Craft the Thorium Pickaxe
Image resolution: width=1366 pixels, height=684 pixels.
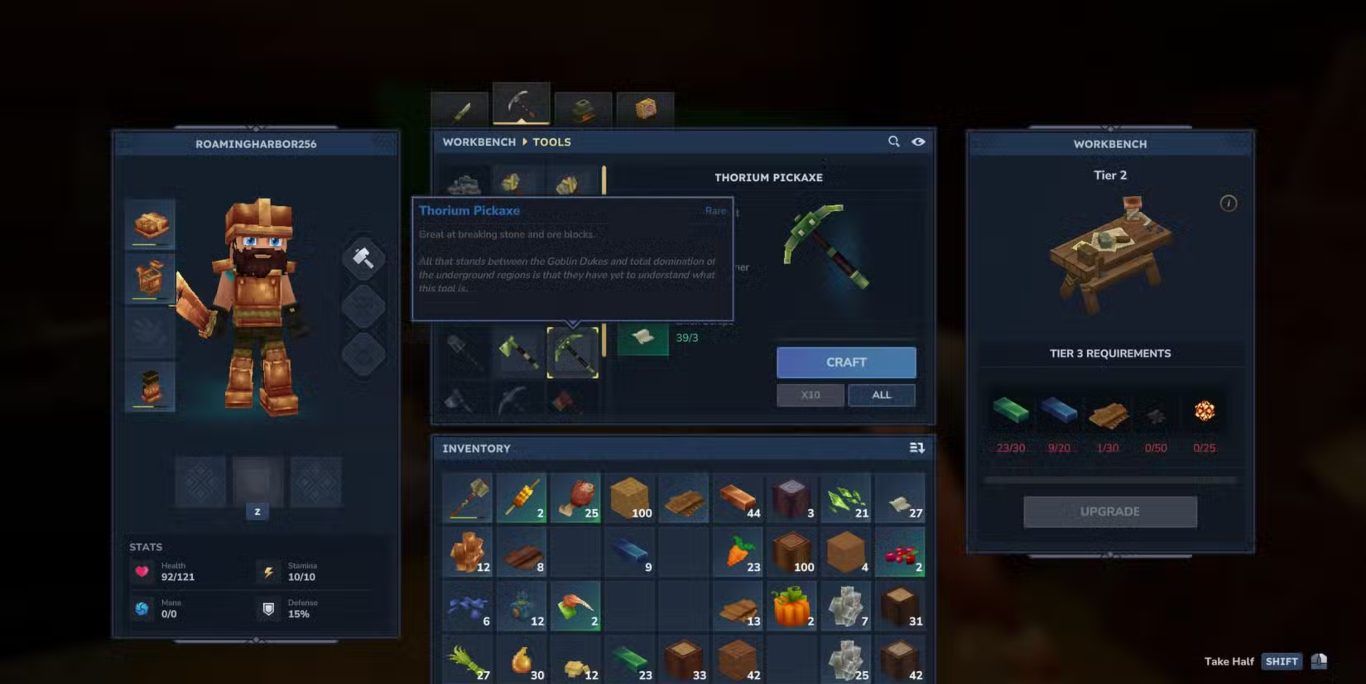coord(846,362)
